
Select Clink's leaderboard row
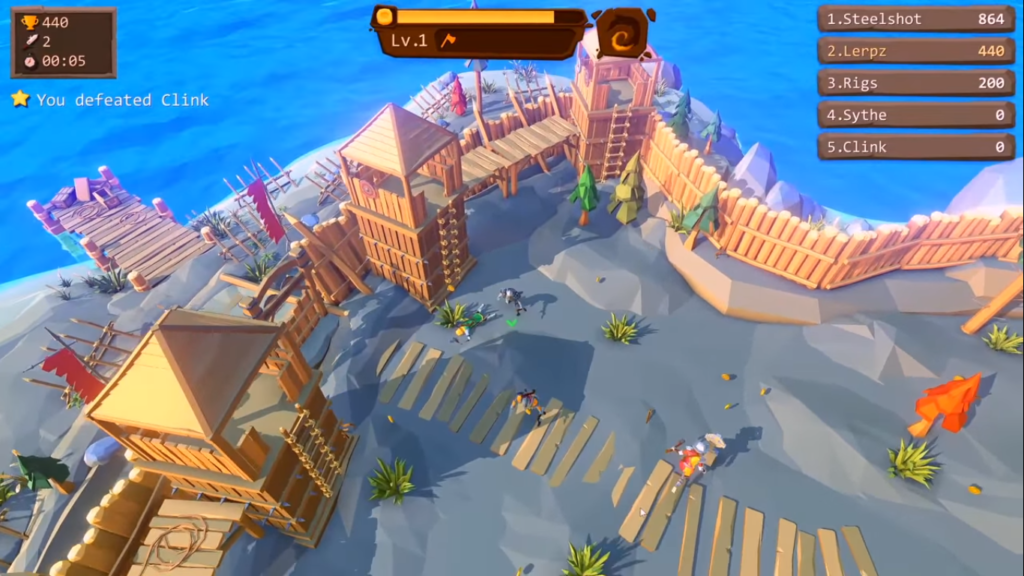(x=916, y=147)
